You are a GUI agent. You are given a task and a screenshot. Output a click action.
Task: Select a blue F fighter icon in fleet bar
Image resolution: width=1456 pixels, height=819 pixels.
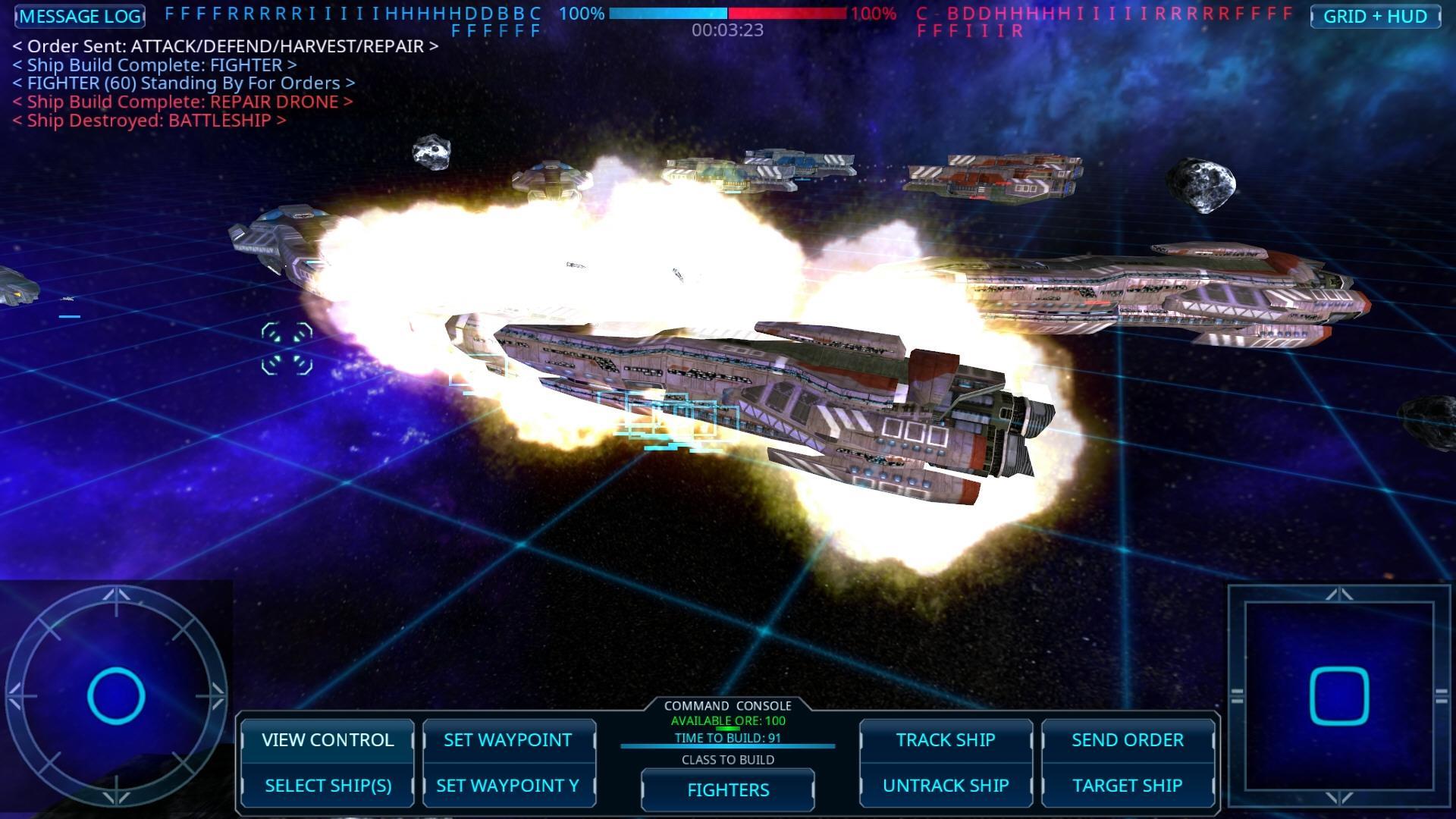point(171,13)
